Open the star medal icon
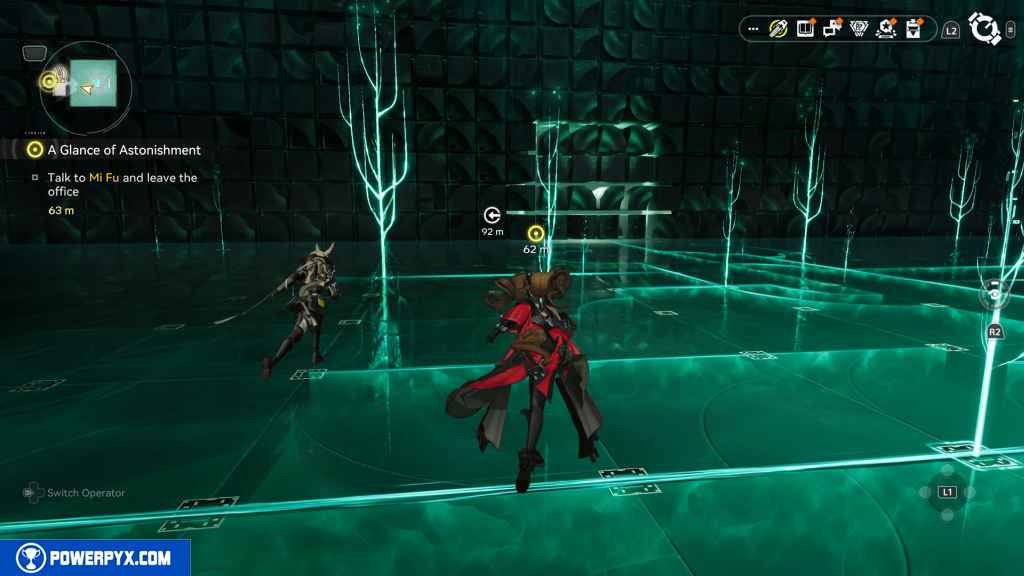This screenshot has height=576, width=1024. click(x=886, y=29)
